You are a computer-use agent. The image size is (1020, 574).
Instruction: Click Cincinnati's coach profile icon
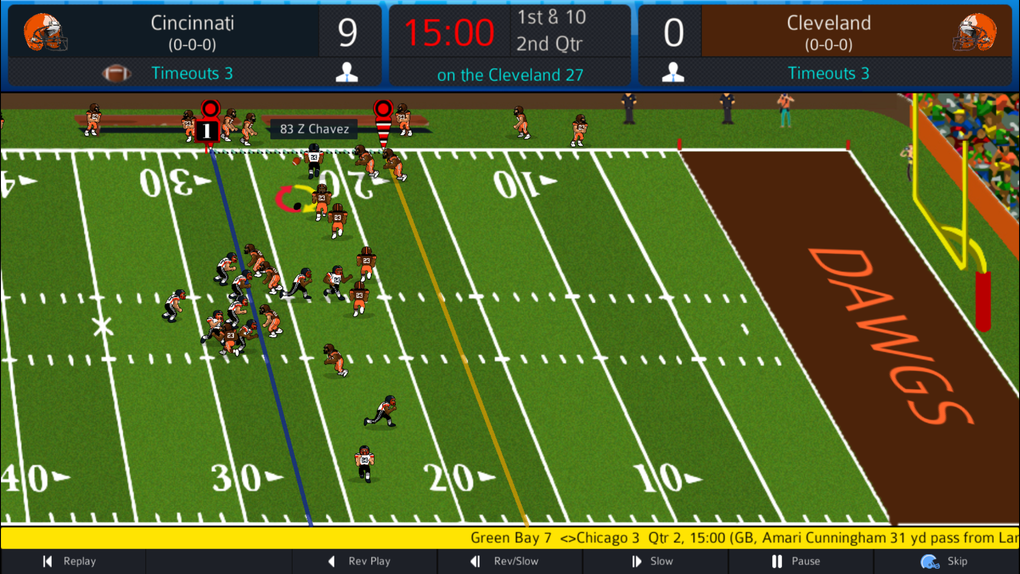click(x=347, y=73)
